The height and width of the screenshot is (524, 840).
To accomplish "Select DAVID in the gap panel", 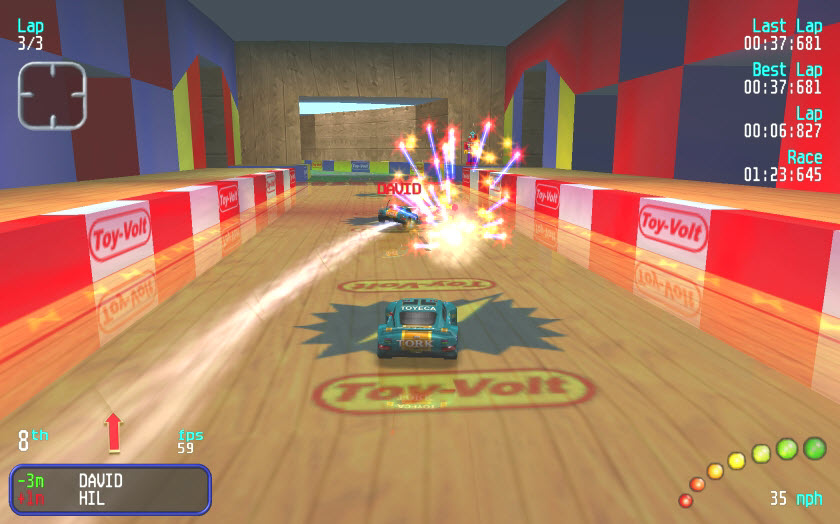I will (100, 481).
